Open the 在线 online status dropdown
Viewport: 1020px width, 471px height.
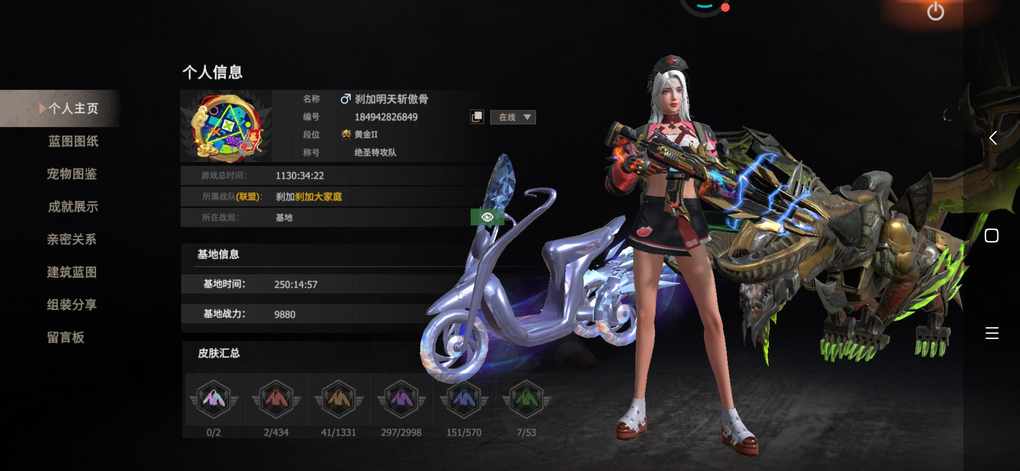coord(512,117)
